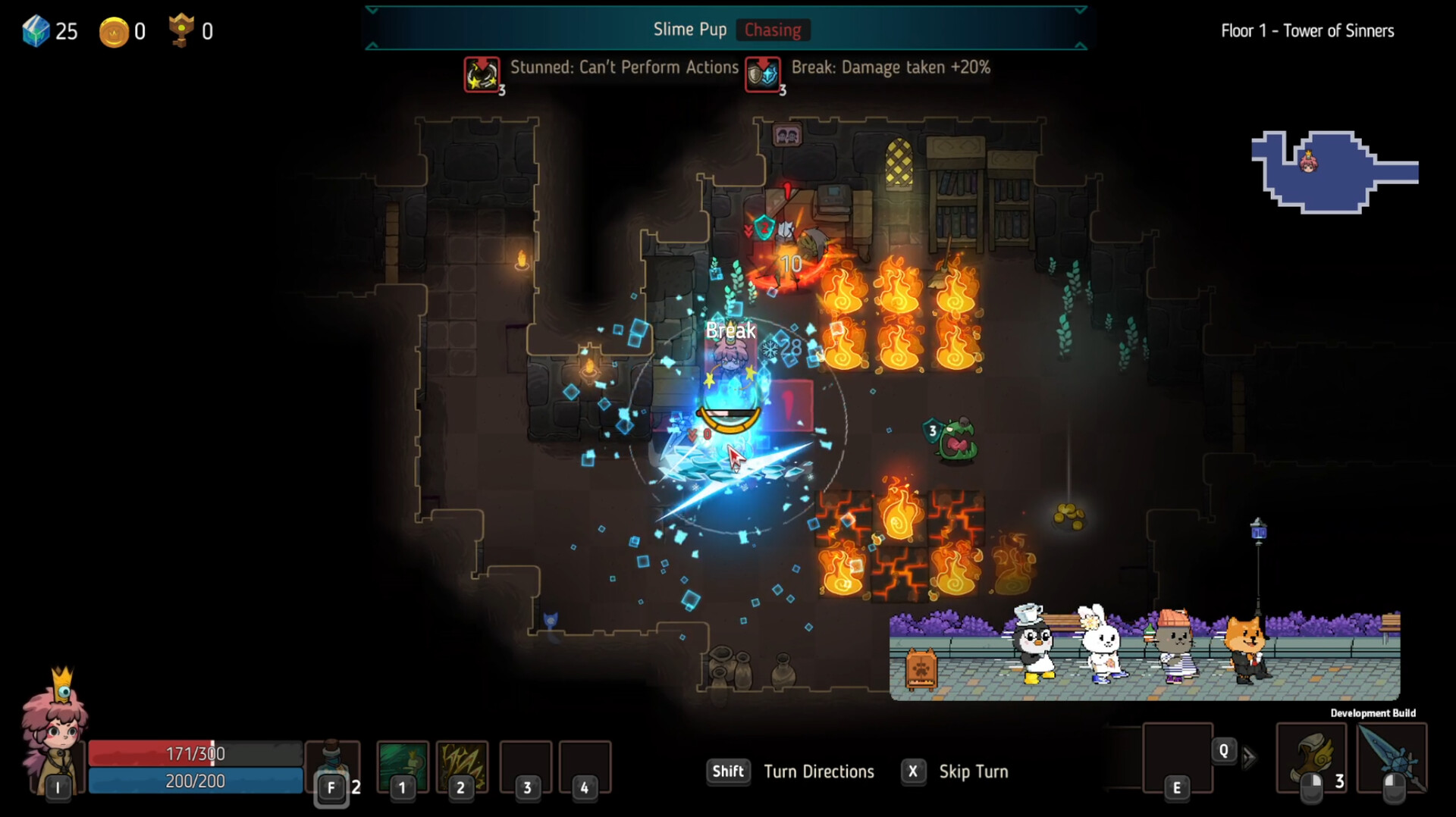Inspect the Stunned status effect icon

(x=482, y=74)
